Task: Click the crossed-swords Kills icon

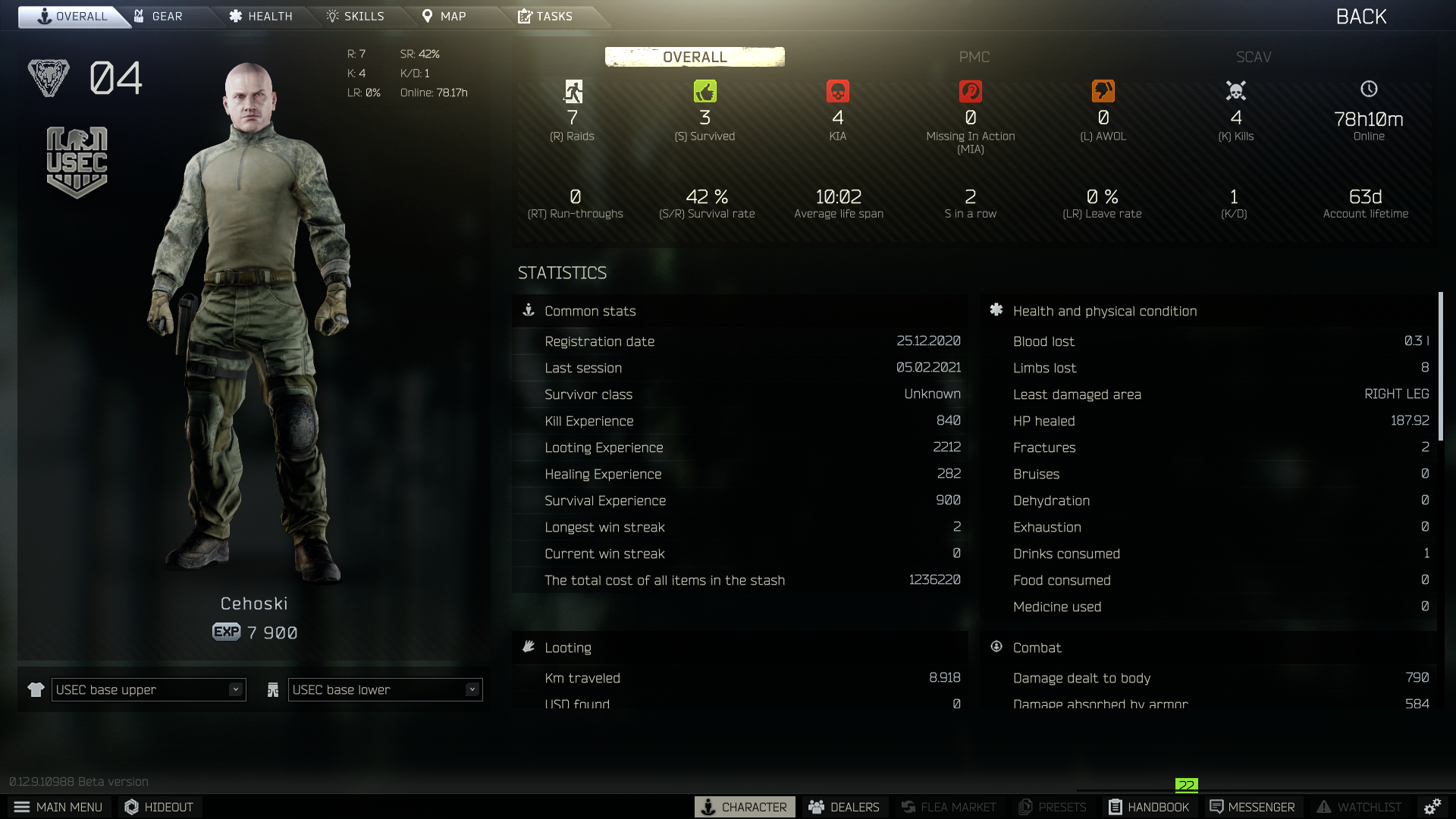Action: [x=1236, y=91]
